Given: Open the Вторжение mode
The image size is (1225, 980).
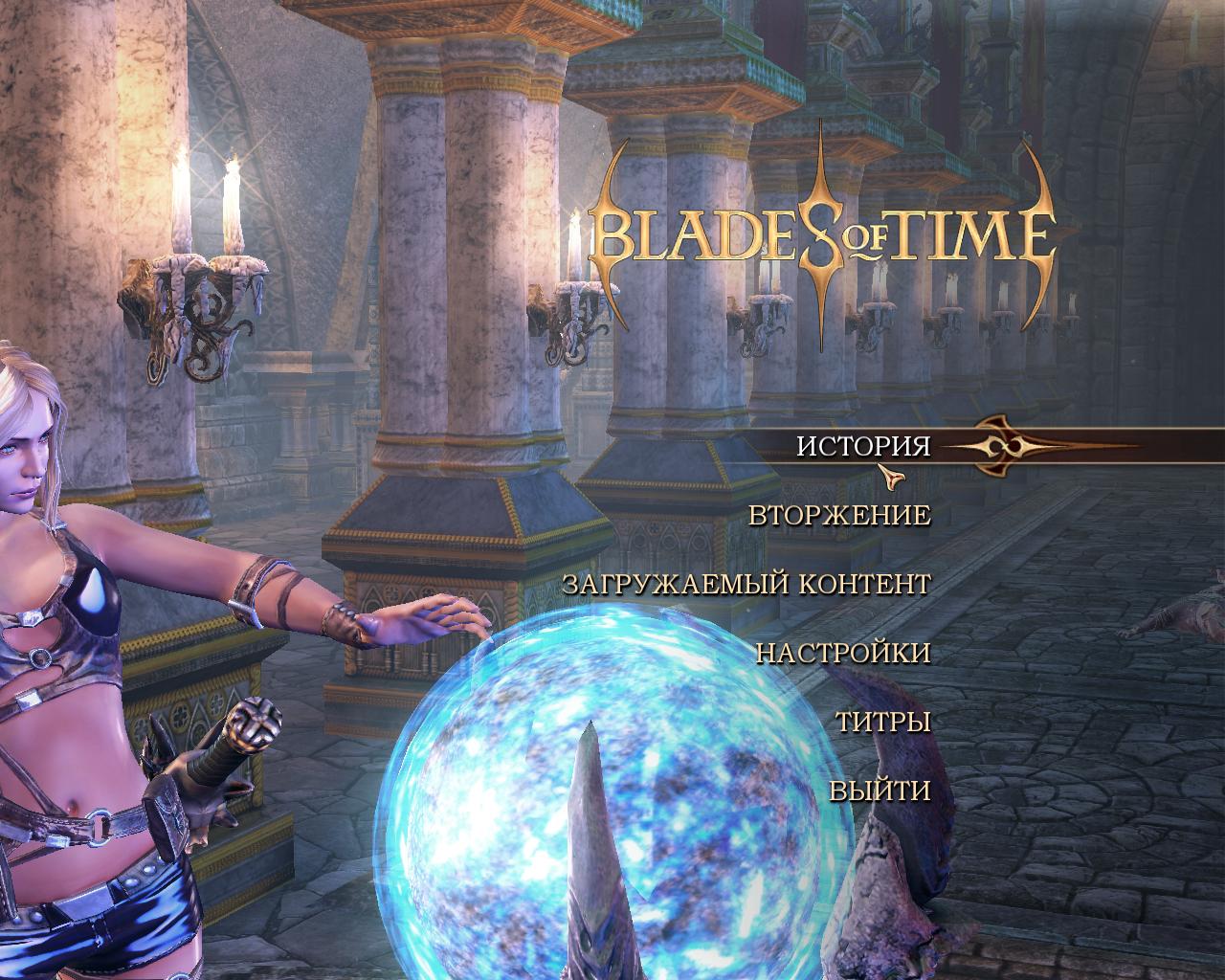Looking at the screenshot, I should coord(839,515).
